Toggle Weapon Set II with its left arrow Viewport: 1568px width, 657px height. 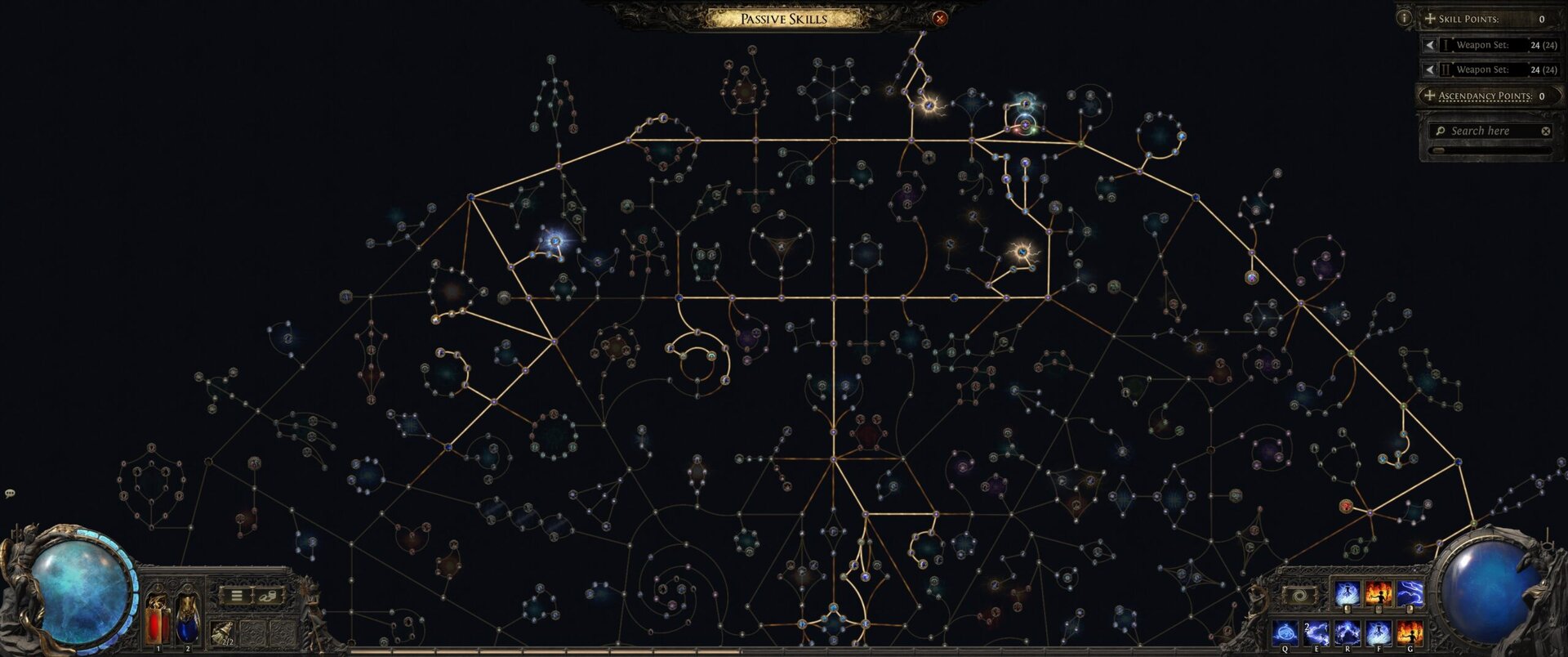(1430, 70)
